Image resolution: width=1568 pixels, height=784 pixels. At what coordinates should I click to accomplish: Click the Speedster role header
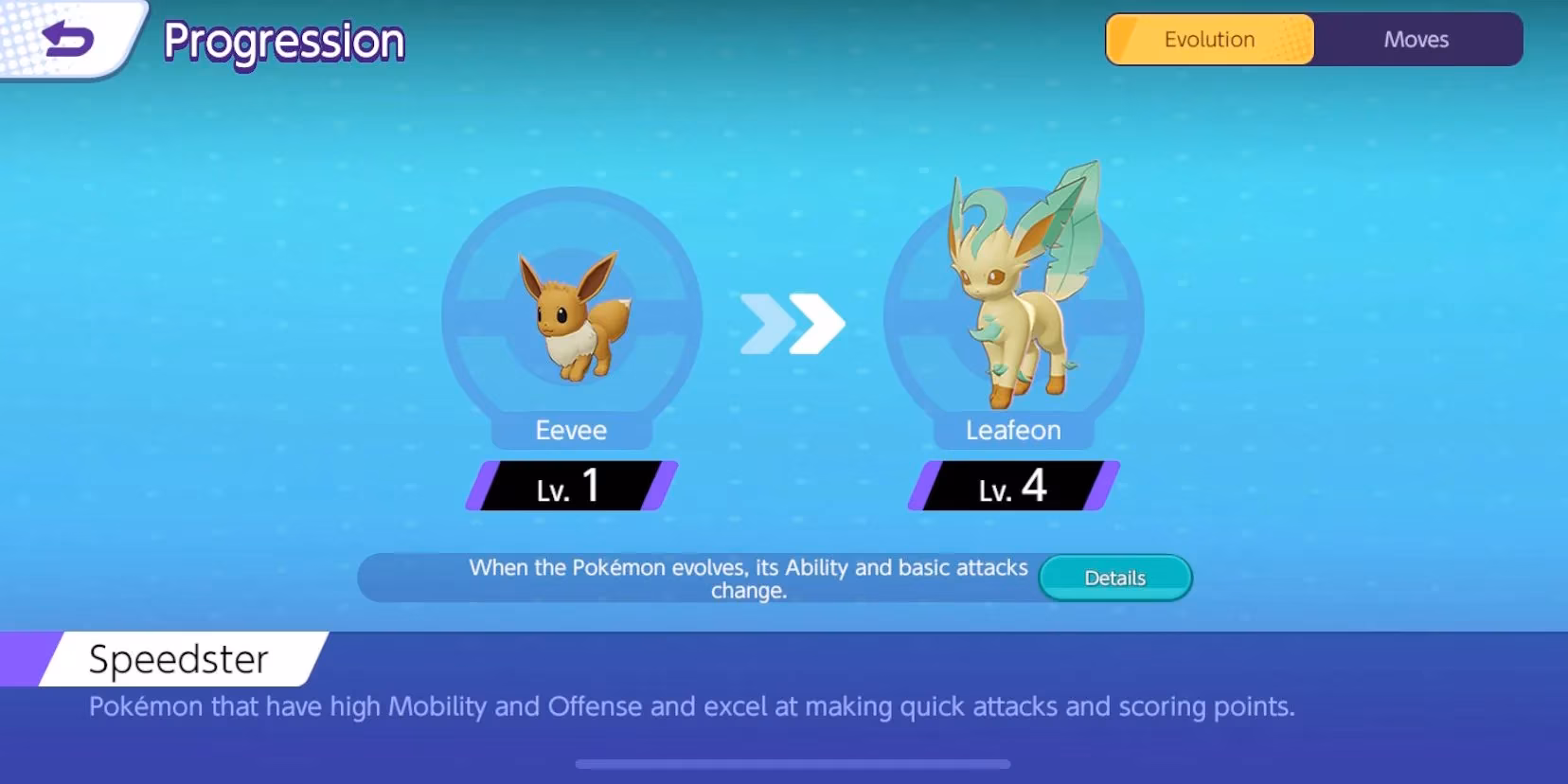tap(178, 659)
